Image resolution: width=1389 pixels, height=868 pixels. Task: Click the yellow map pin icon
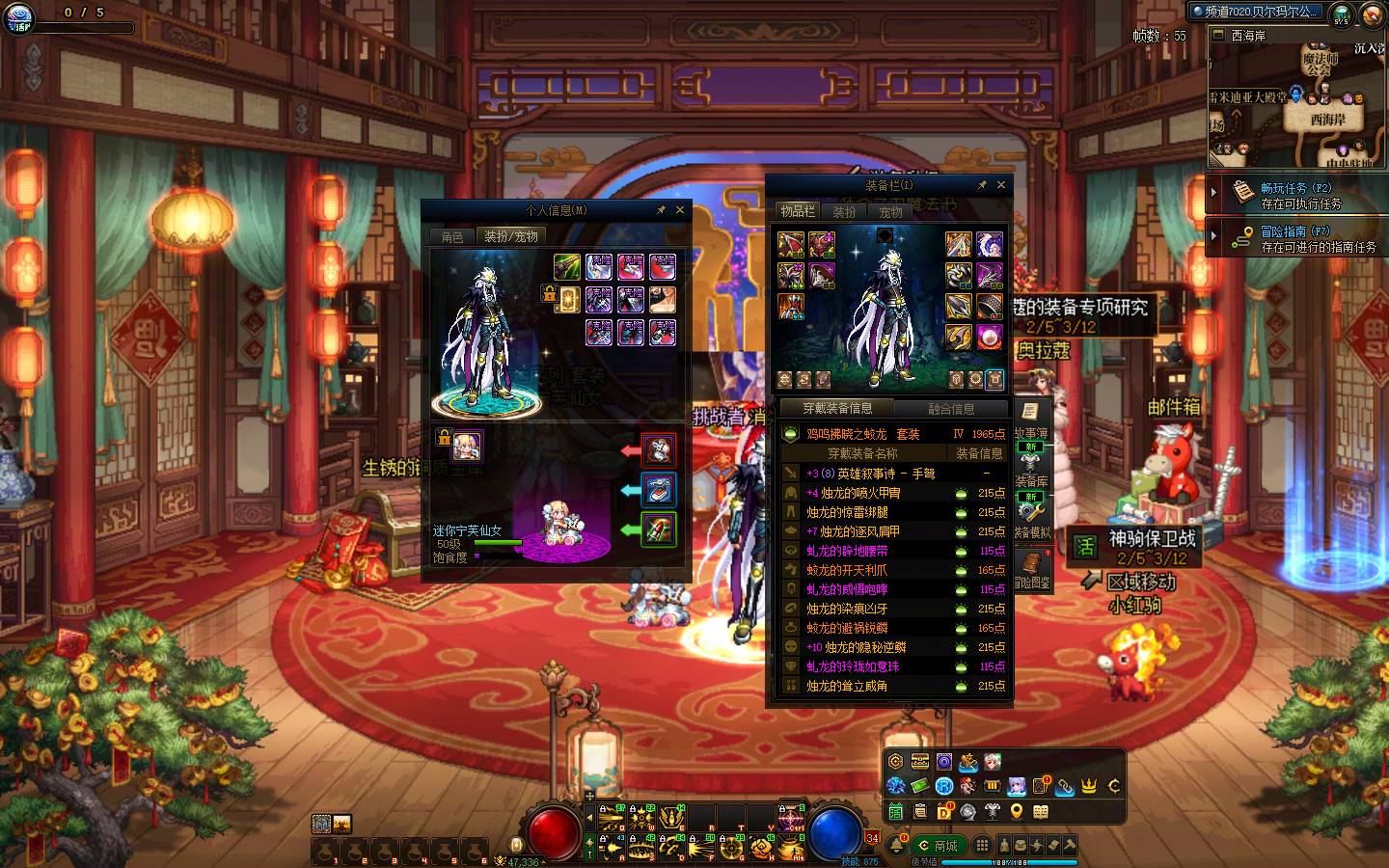click(1017, 812)
